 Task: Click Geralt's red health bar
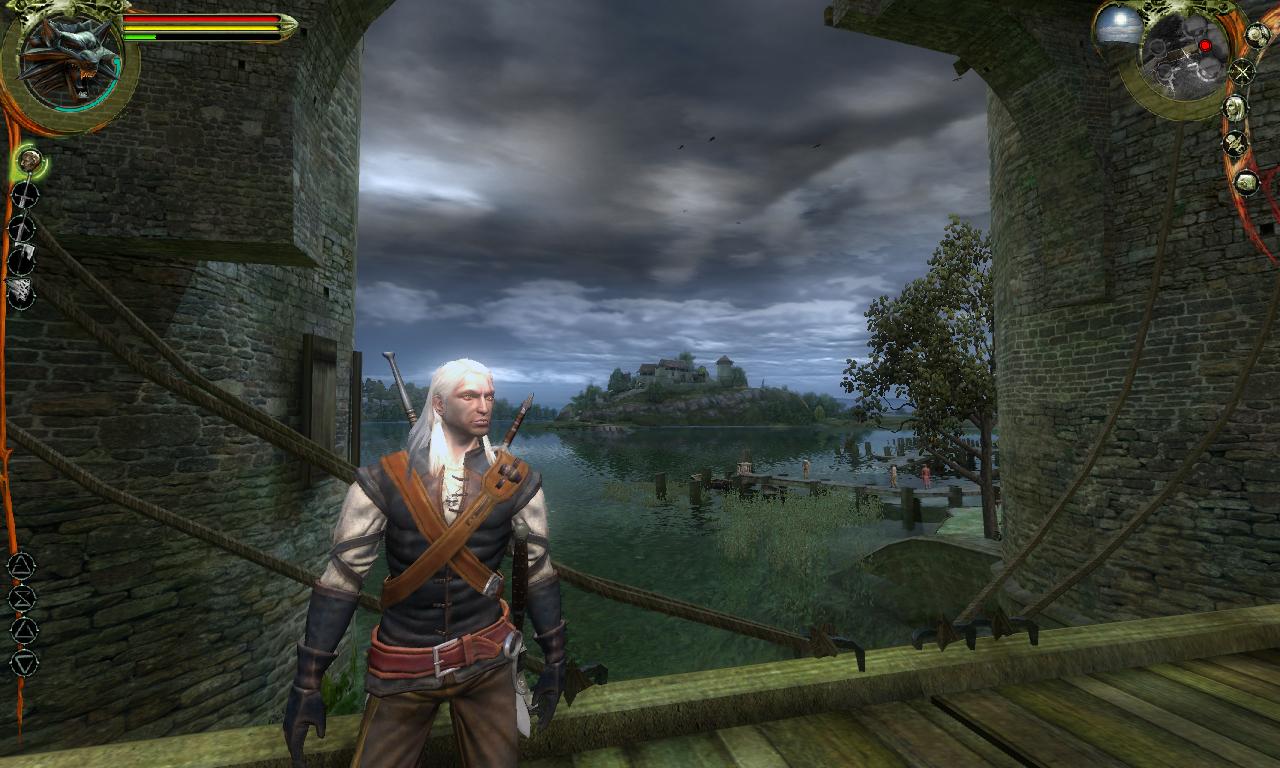point(200,18)
